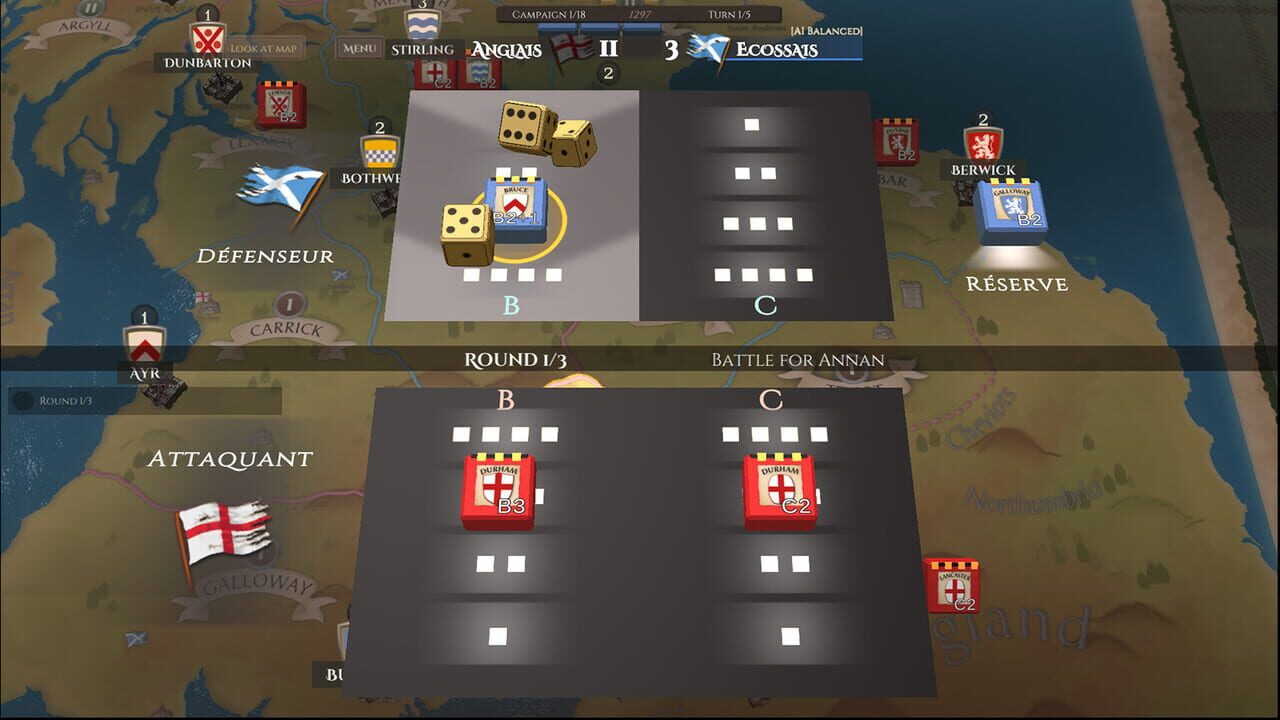Open the Menu

tap(359, 47)
